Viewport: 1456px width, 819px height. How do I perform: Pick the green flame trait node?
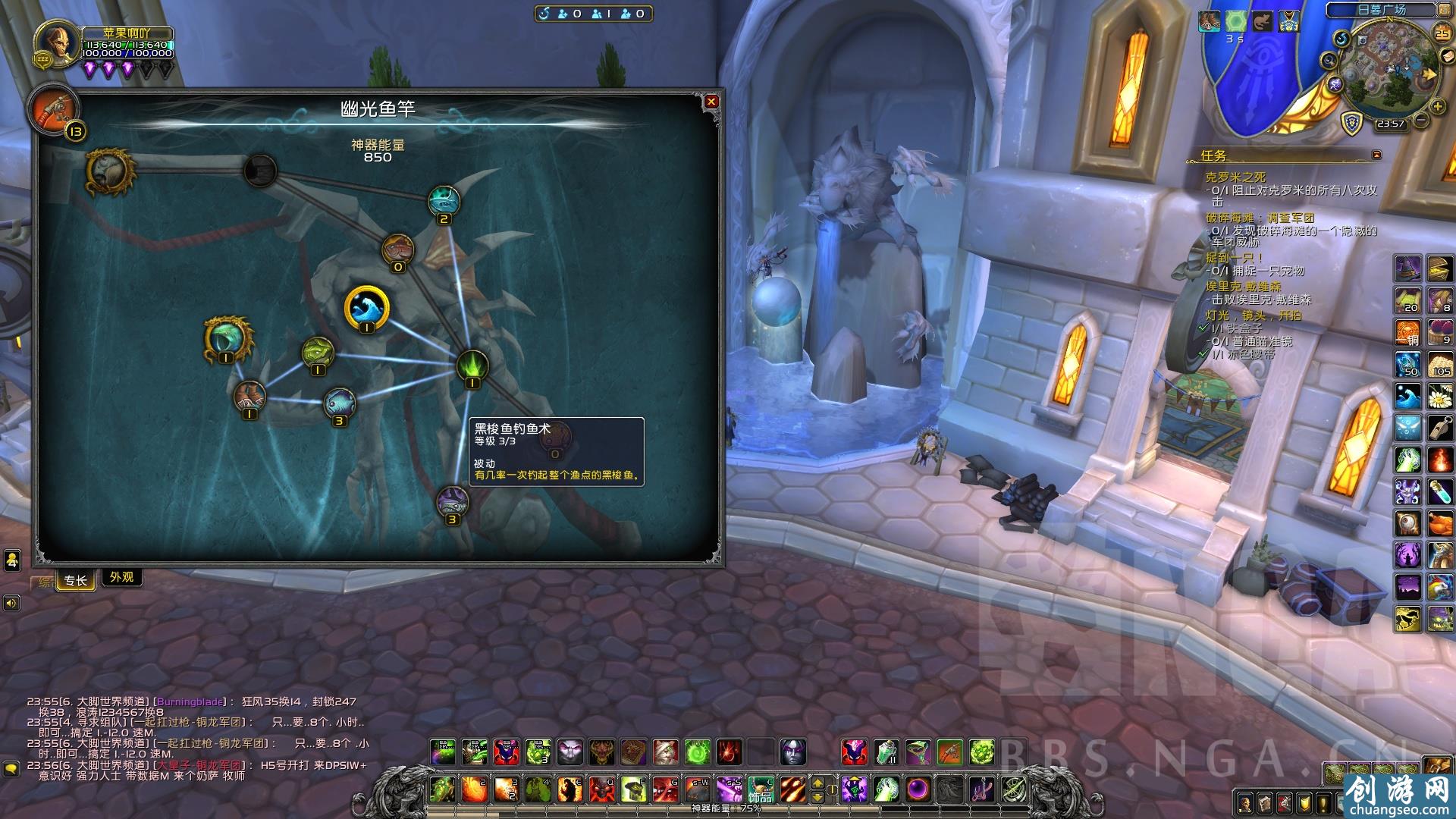point(472,366)
